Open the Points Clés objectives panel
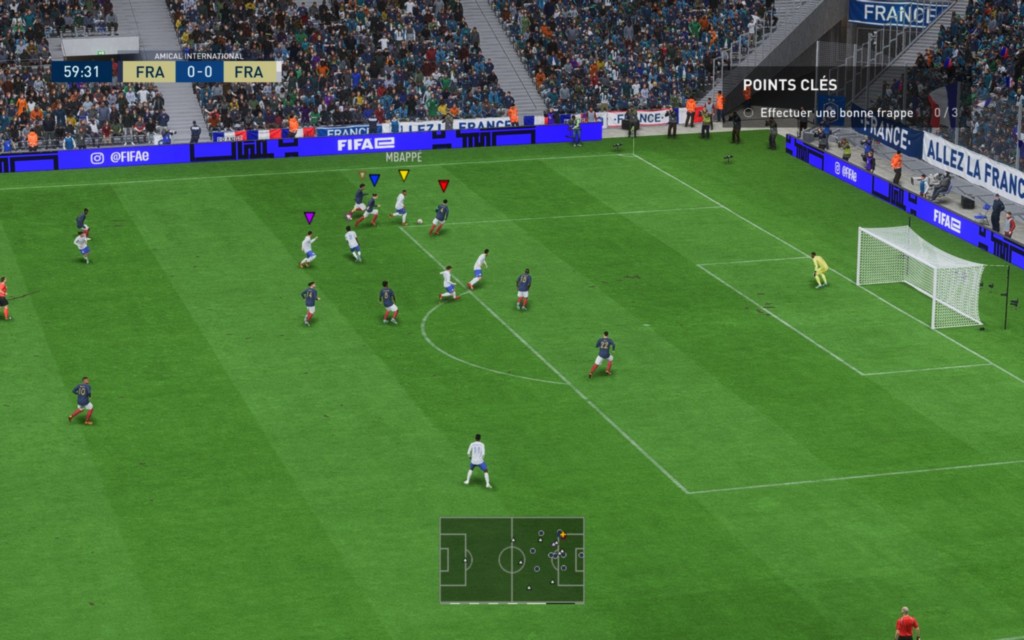1024x640 pixels. [790, 85]
